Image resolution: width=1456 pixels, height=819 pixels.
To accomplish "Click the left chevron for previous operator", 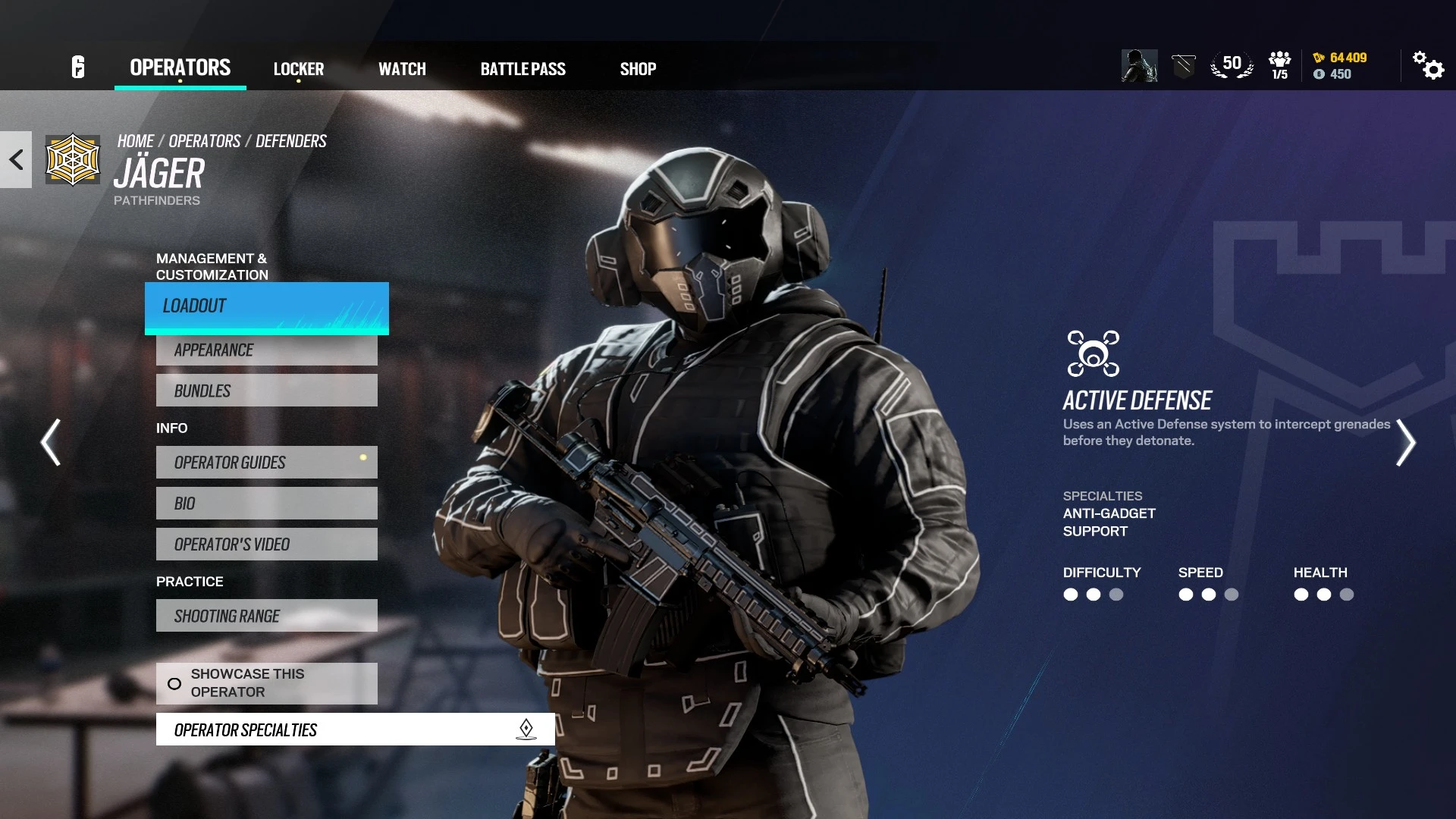I will click(x=50, y=442).
